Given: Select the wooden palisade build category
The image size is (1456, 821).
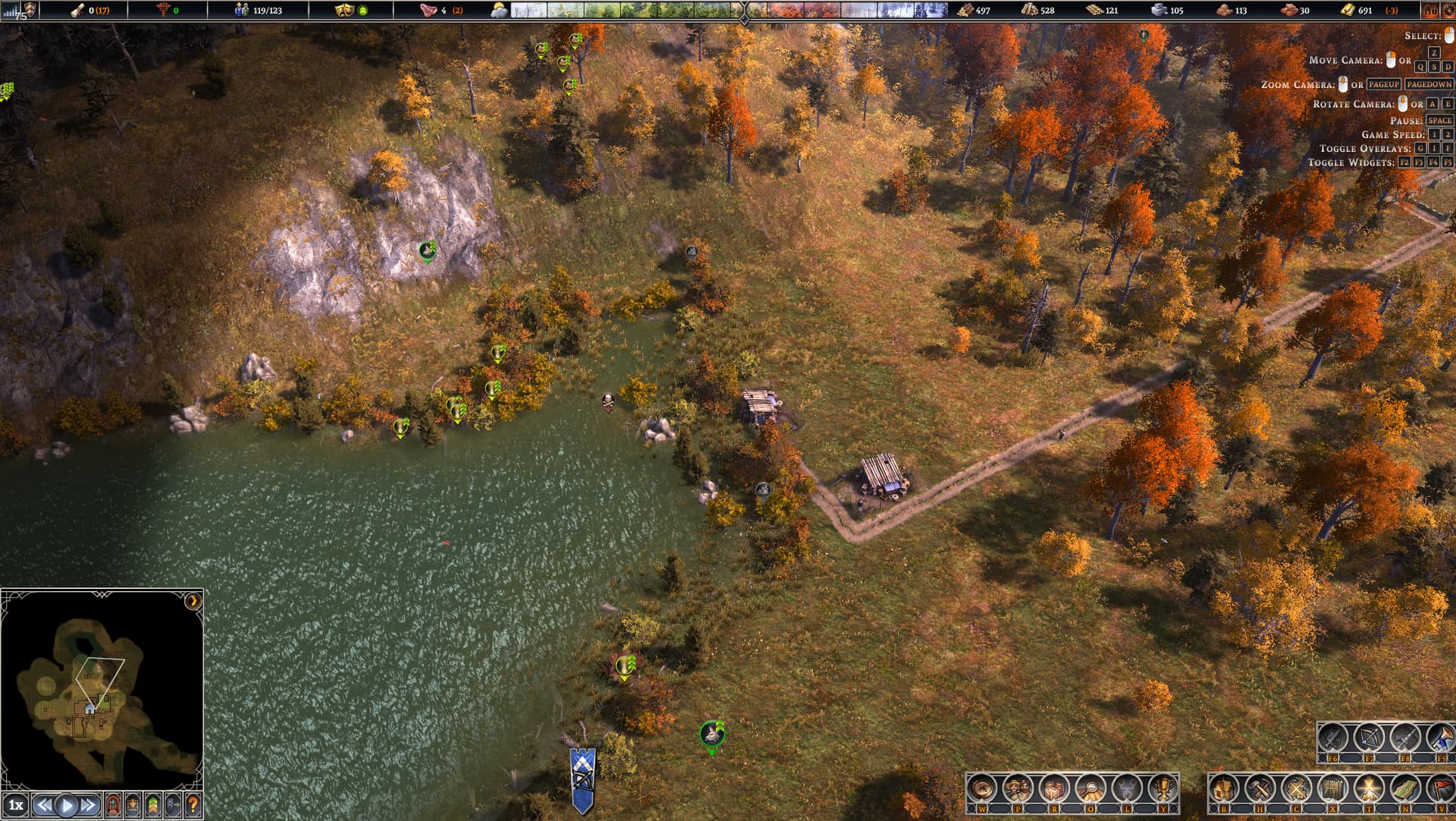Looking at the screenshot, I should tap(1332, 790).
